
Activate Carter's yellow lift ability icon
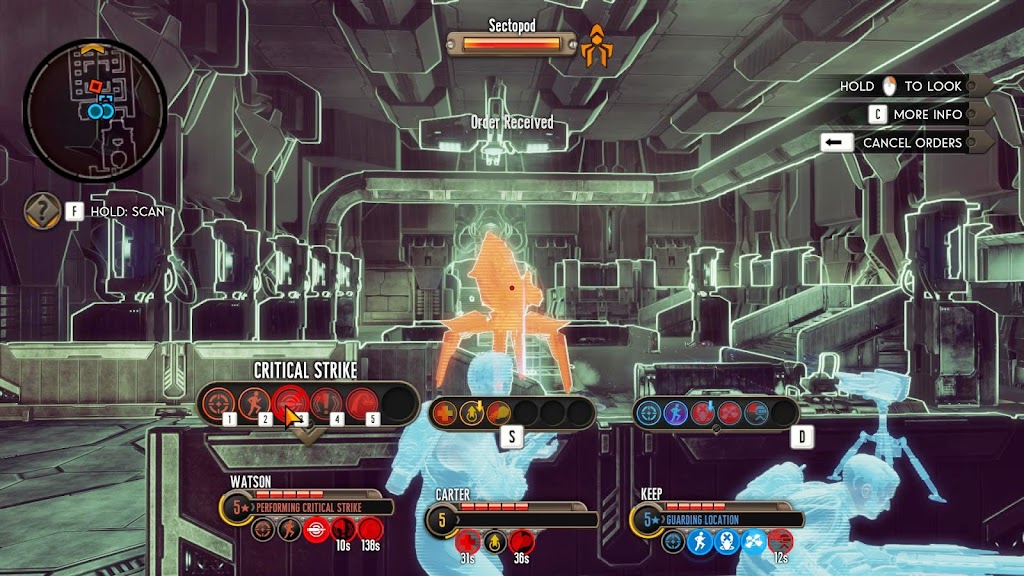pyautogui.click(x=472, y=412)
